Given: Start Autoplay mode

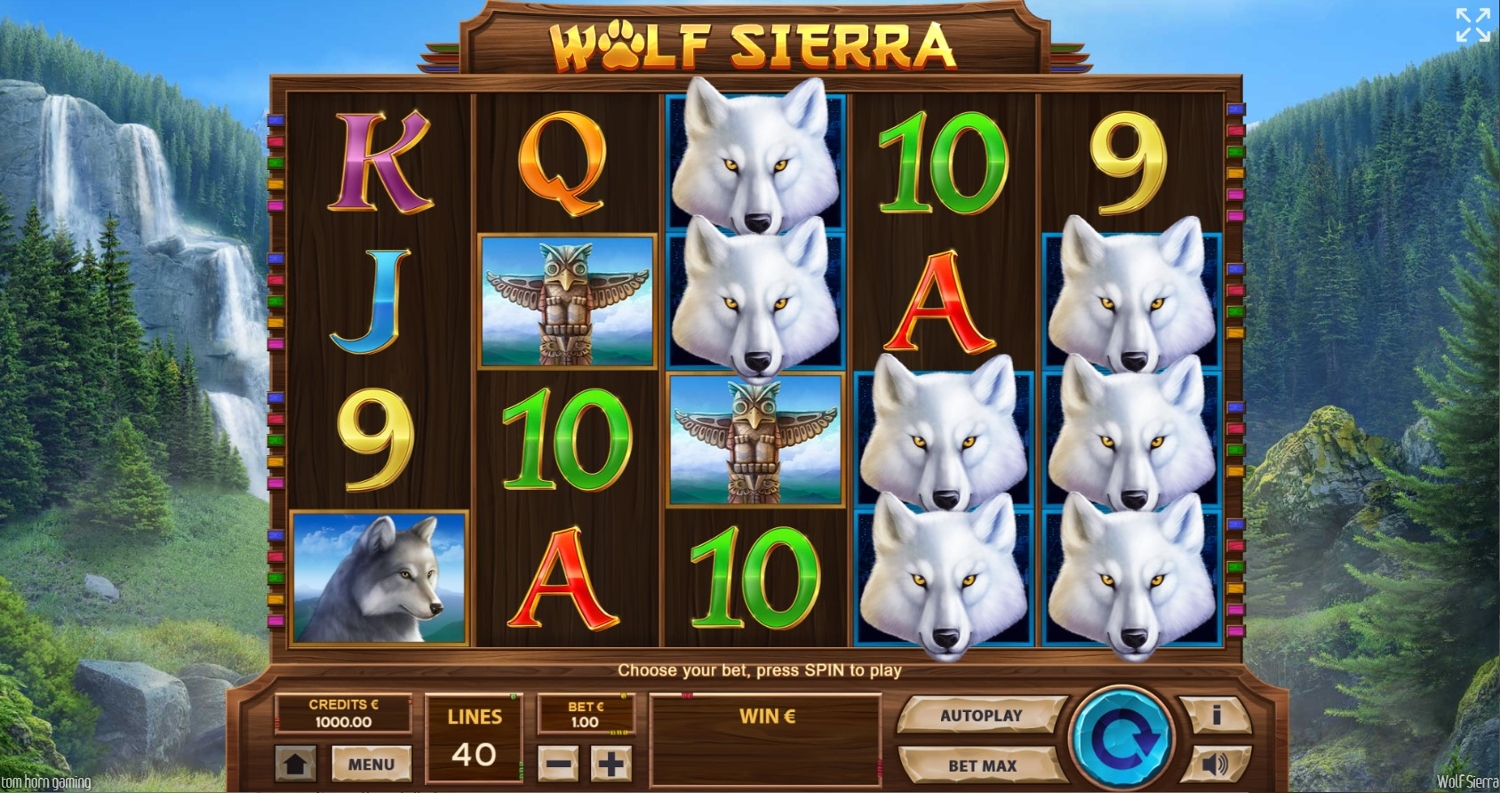Looking at the screenshot, I should (x=981, y=716).
